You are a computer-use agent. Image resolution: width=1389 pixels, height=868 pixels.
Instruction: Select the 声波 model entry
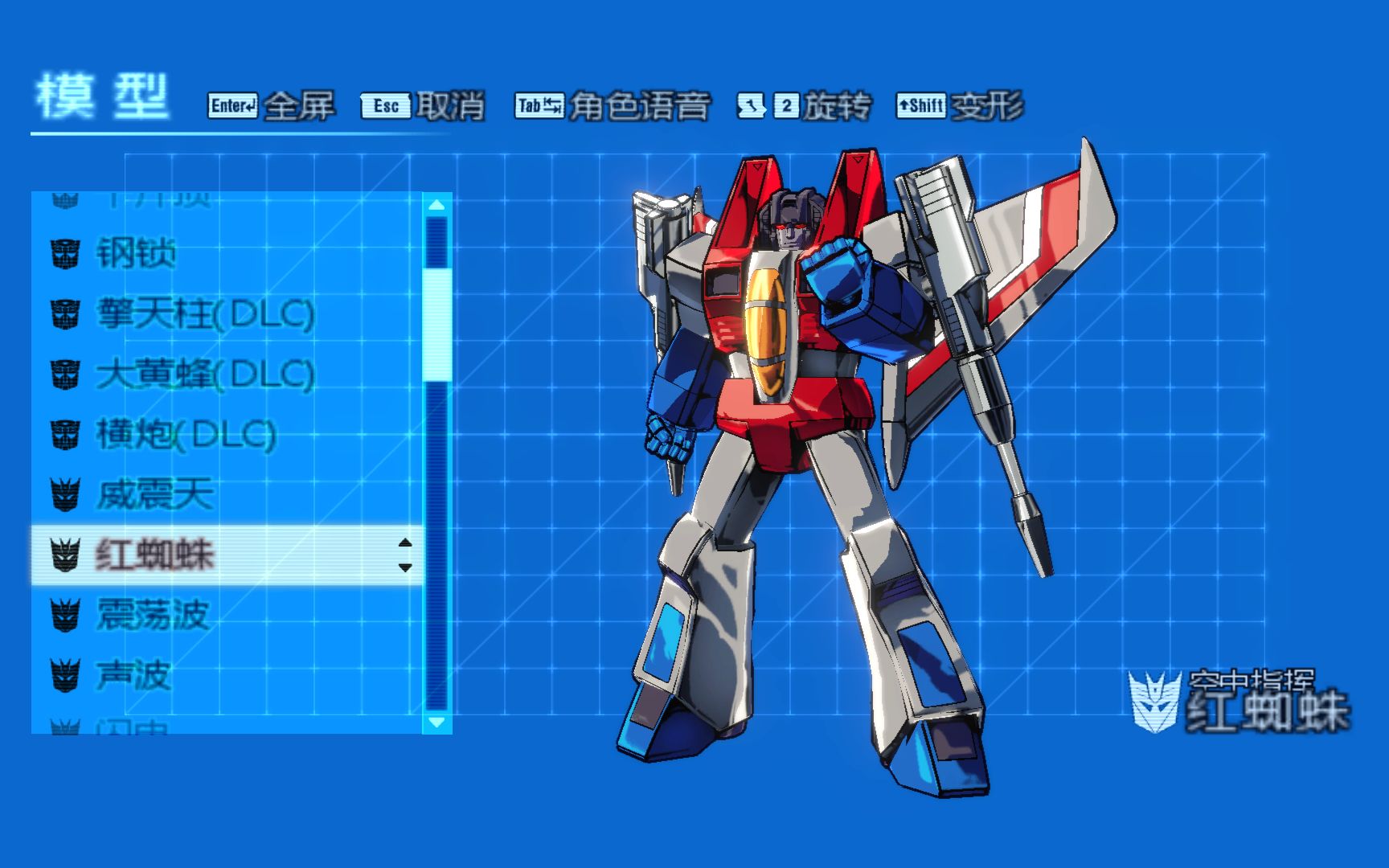(134, 675)
